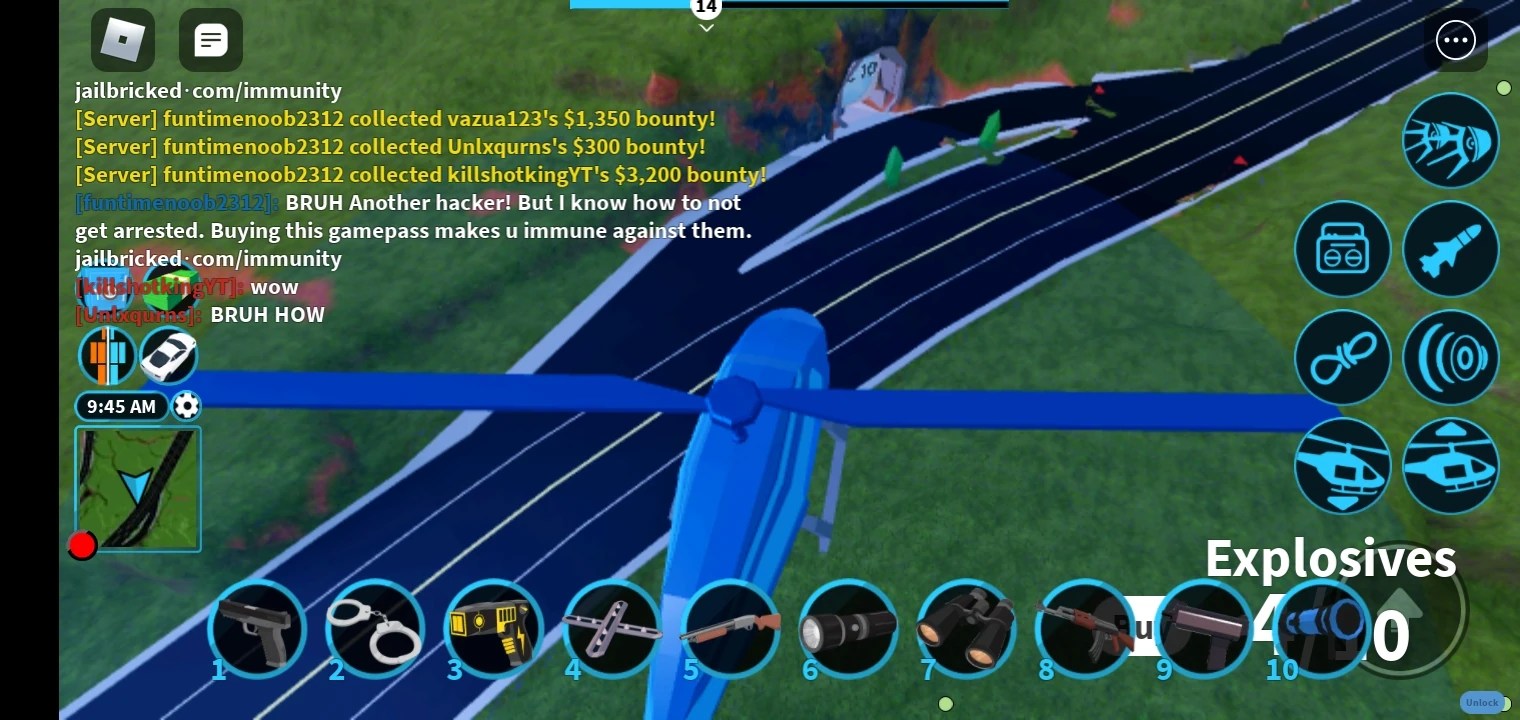Open the Roblox main menu

(x=122, y=40)
